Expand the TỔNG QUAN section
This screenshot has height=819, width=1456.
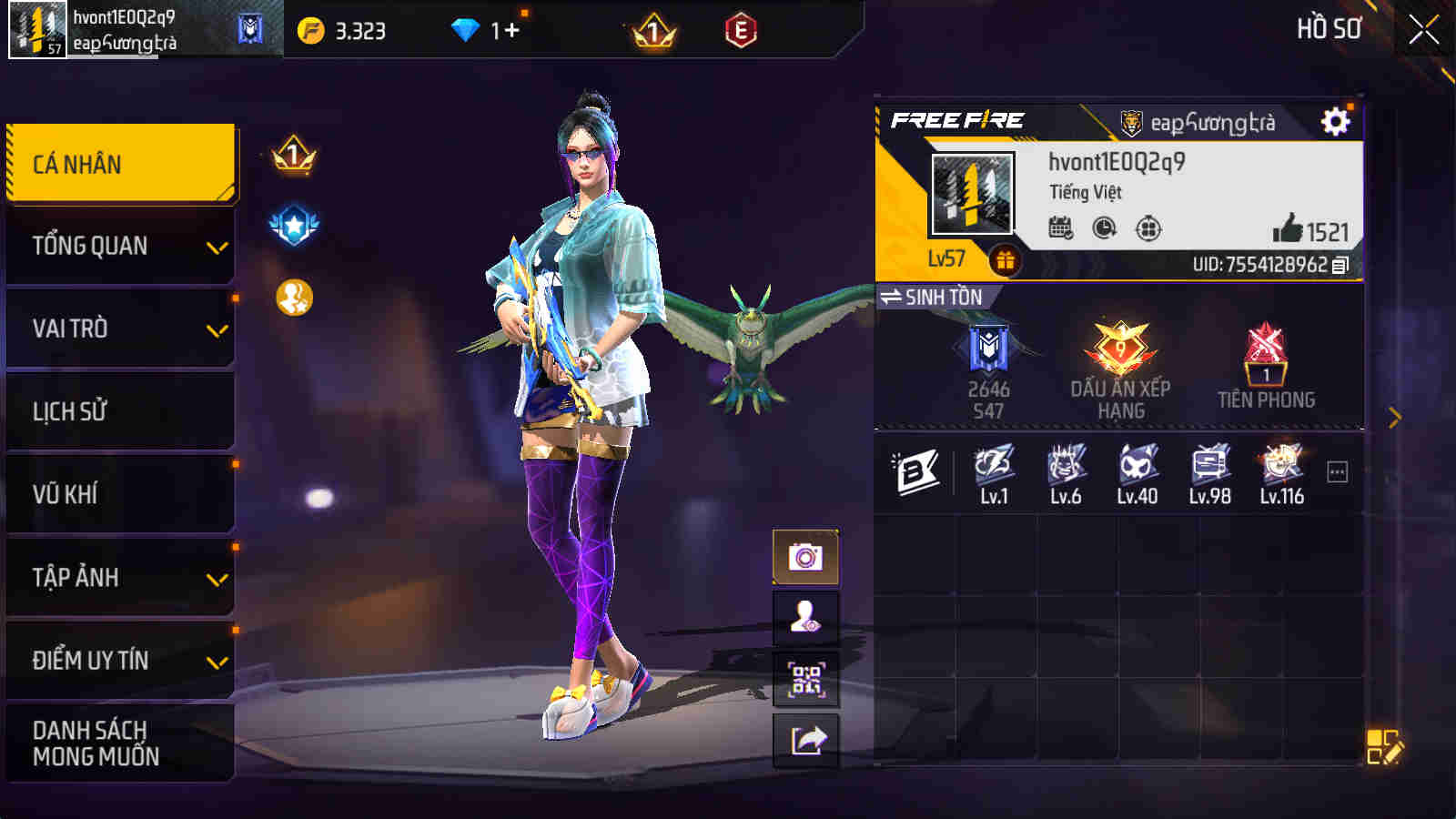click(120, 244)
